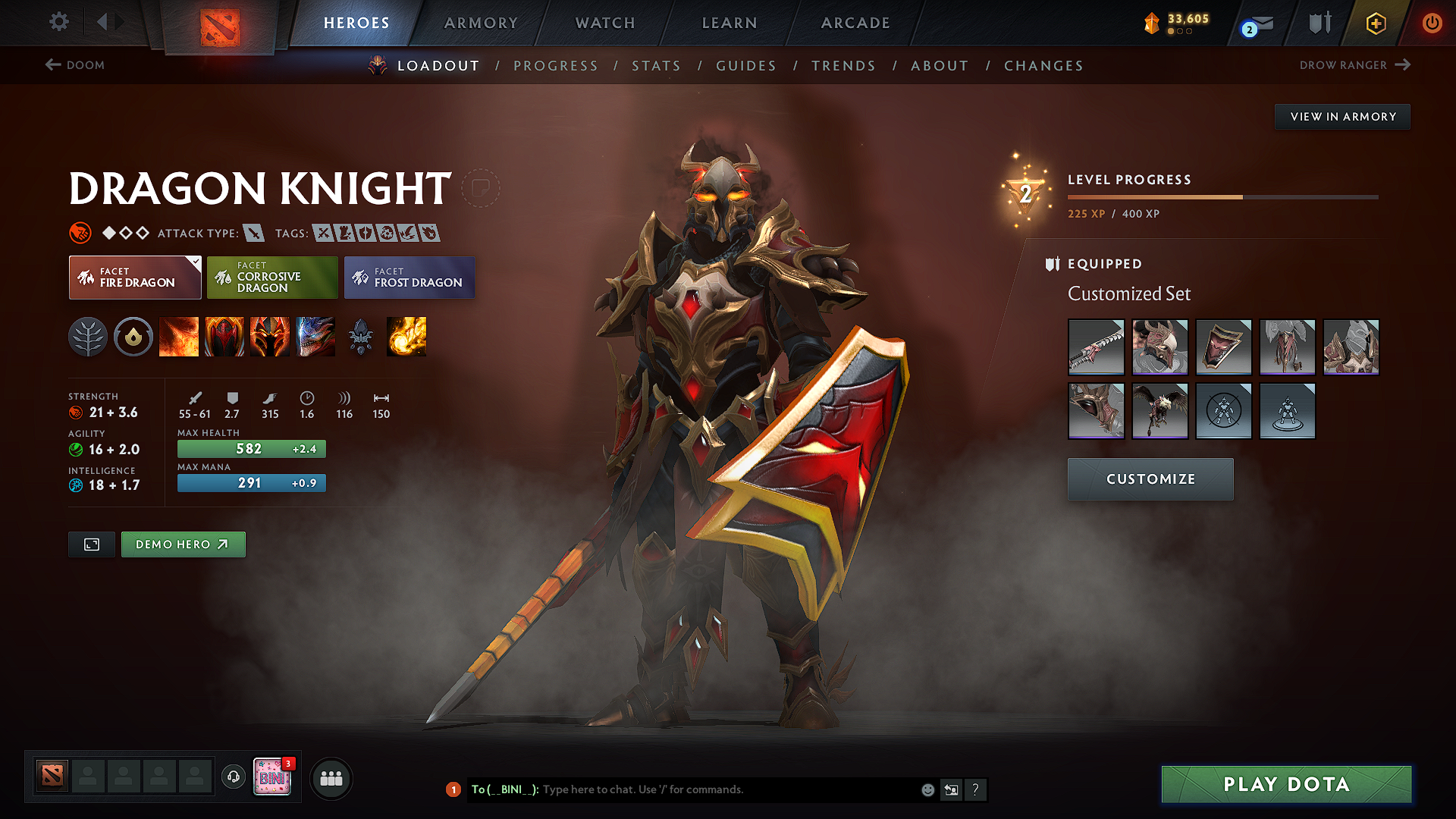Go back to Doom hero page

pos(74,65)
